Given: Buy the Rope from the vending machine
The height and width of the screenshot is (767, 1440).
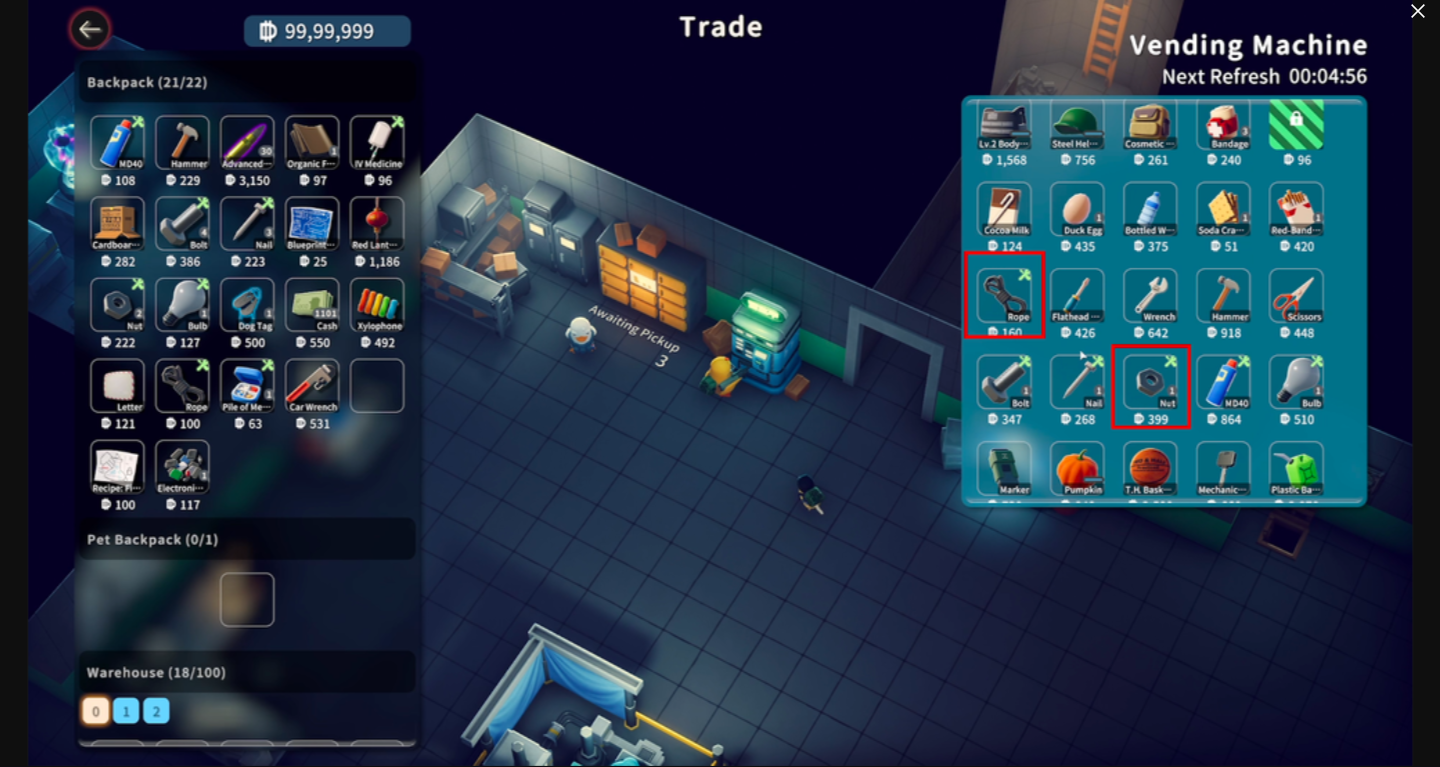Looking at the screenshot, I should point(1004,295).
